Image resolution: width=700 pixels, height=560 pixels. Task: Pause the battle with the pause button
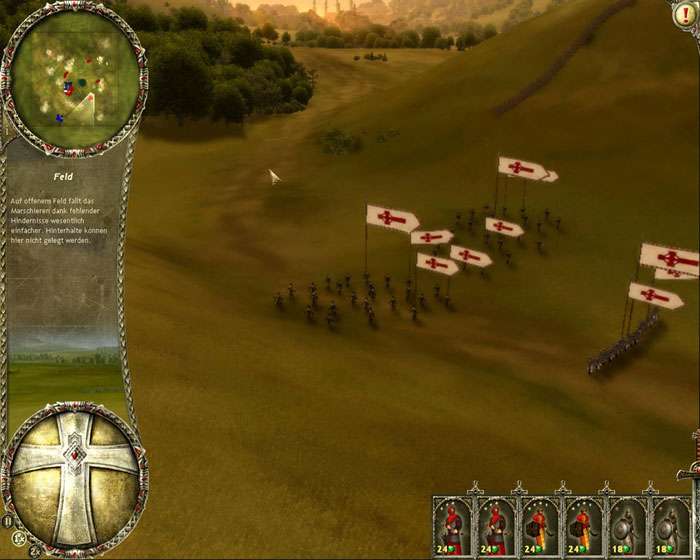coord(8,521)
